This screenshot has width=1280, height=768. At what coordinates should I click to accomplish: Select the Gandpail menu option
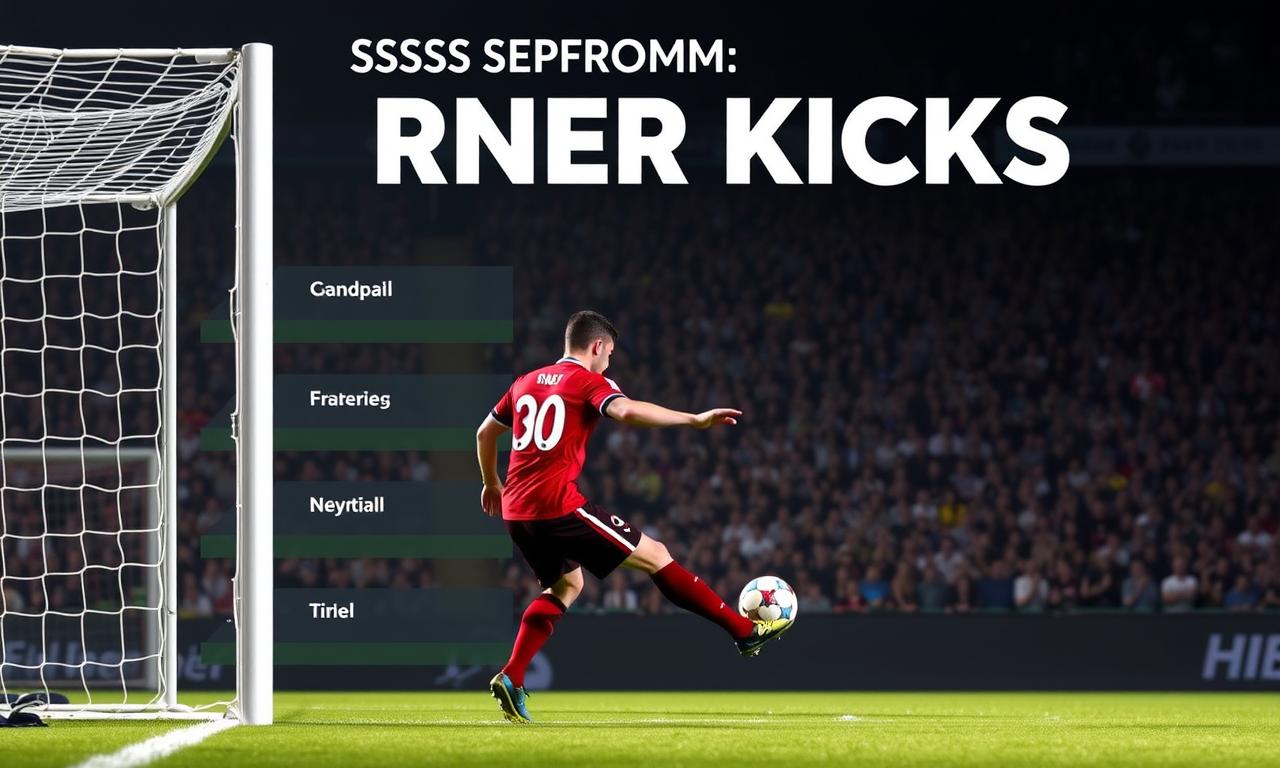pos(351,290)
